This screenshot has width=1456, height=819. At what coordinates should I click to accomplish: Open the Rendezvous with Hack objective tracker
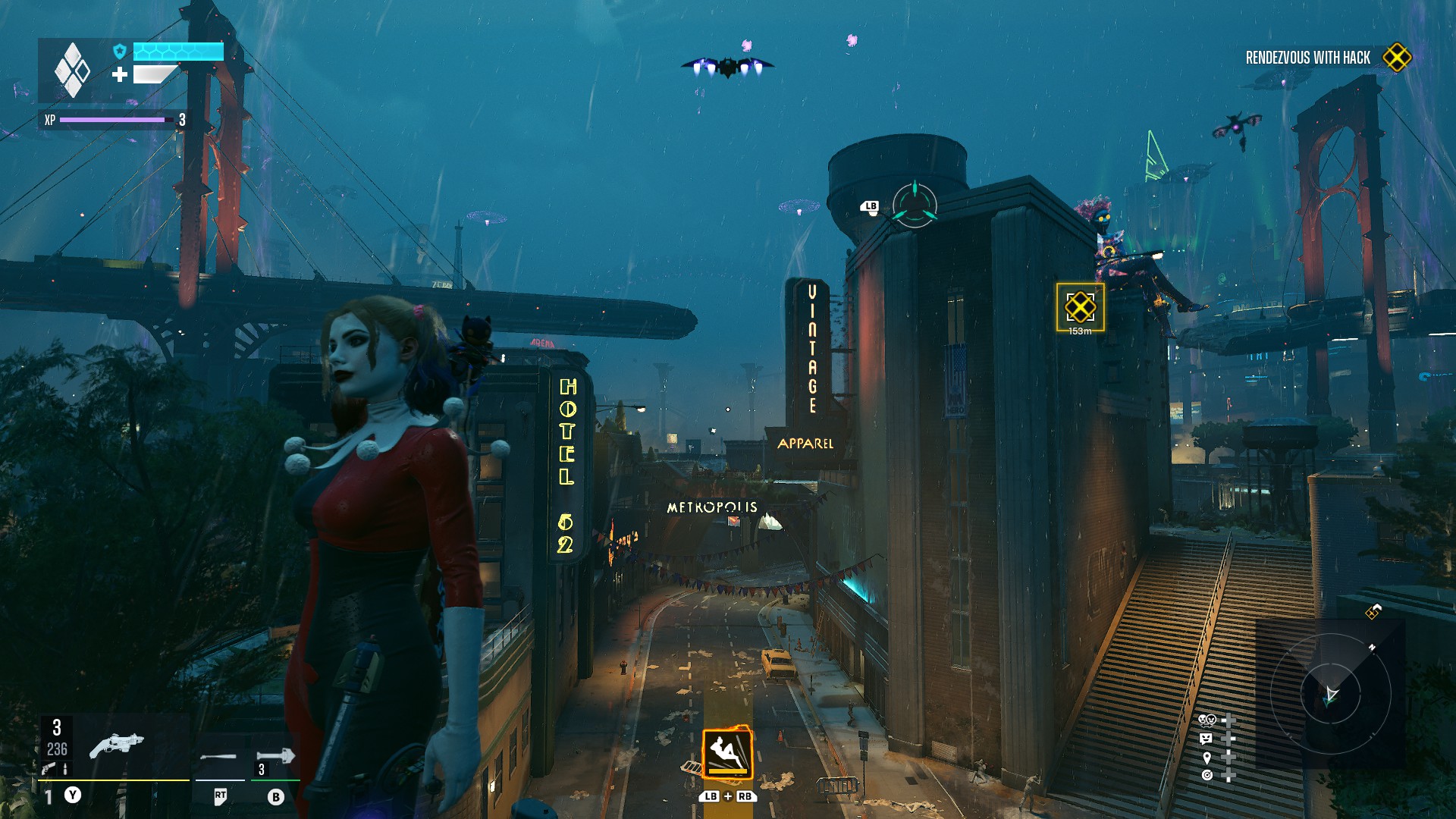1307,58
